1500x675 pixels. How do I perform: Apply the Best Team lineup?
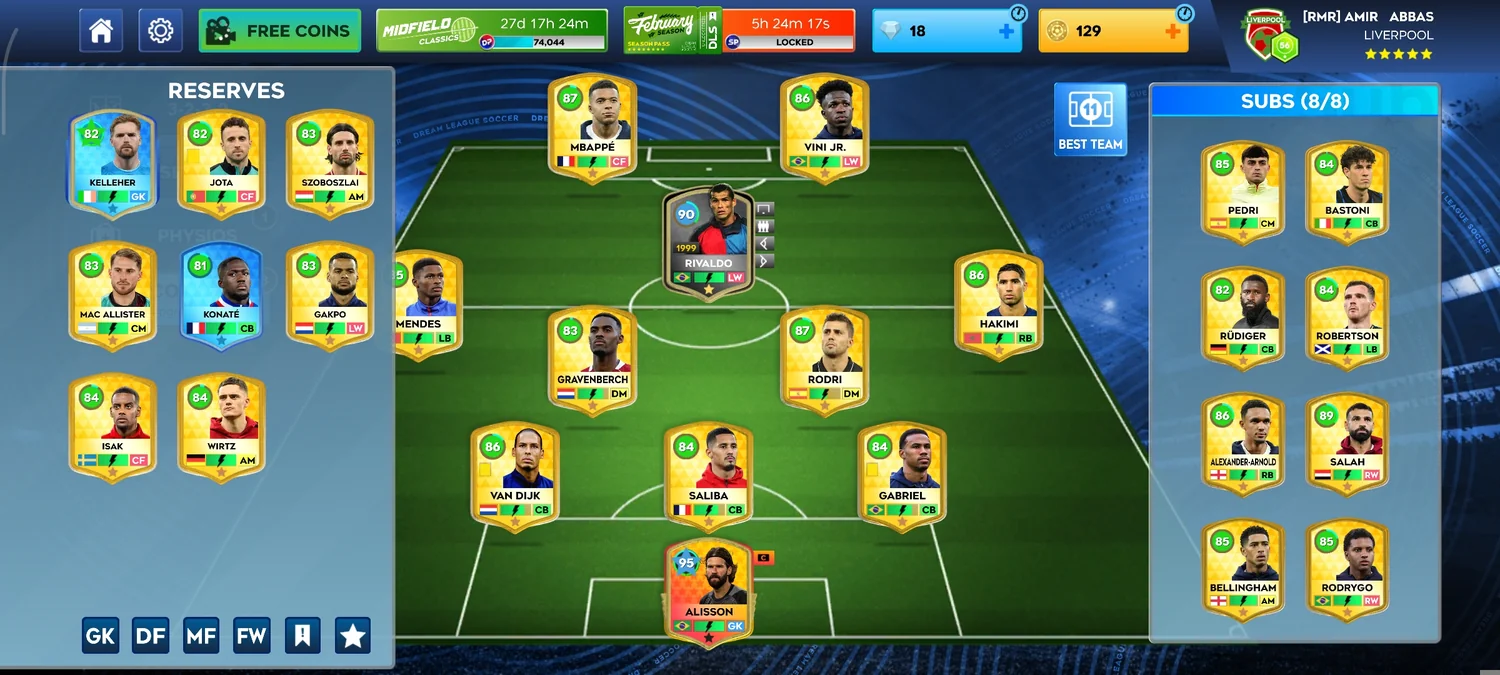pos(1090,119)
